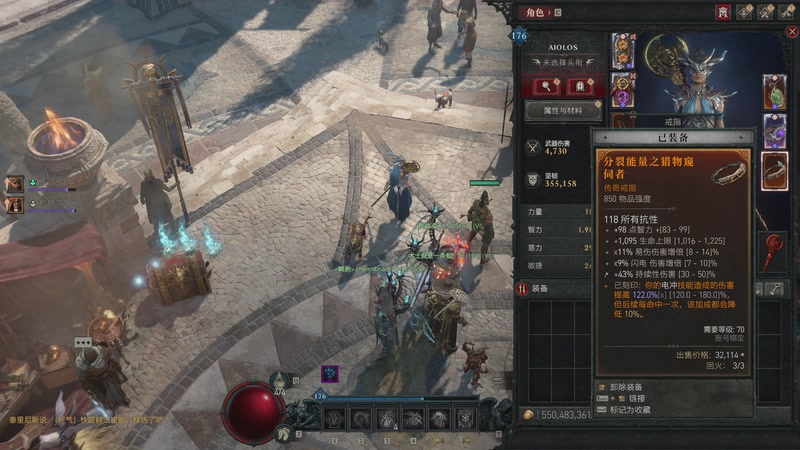This screenshot has height=450, width=800.
Task: Activate the first skill in the hotbar
Action: click(335, 419)
